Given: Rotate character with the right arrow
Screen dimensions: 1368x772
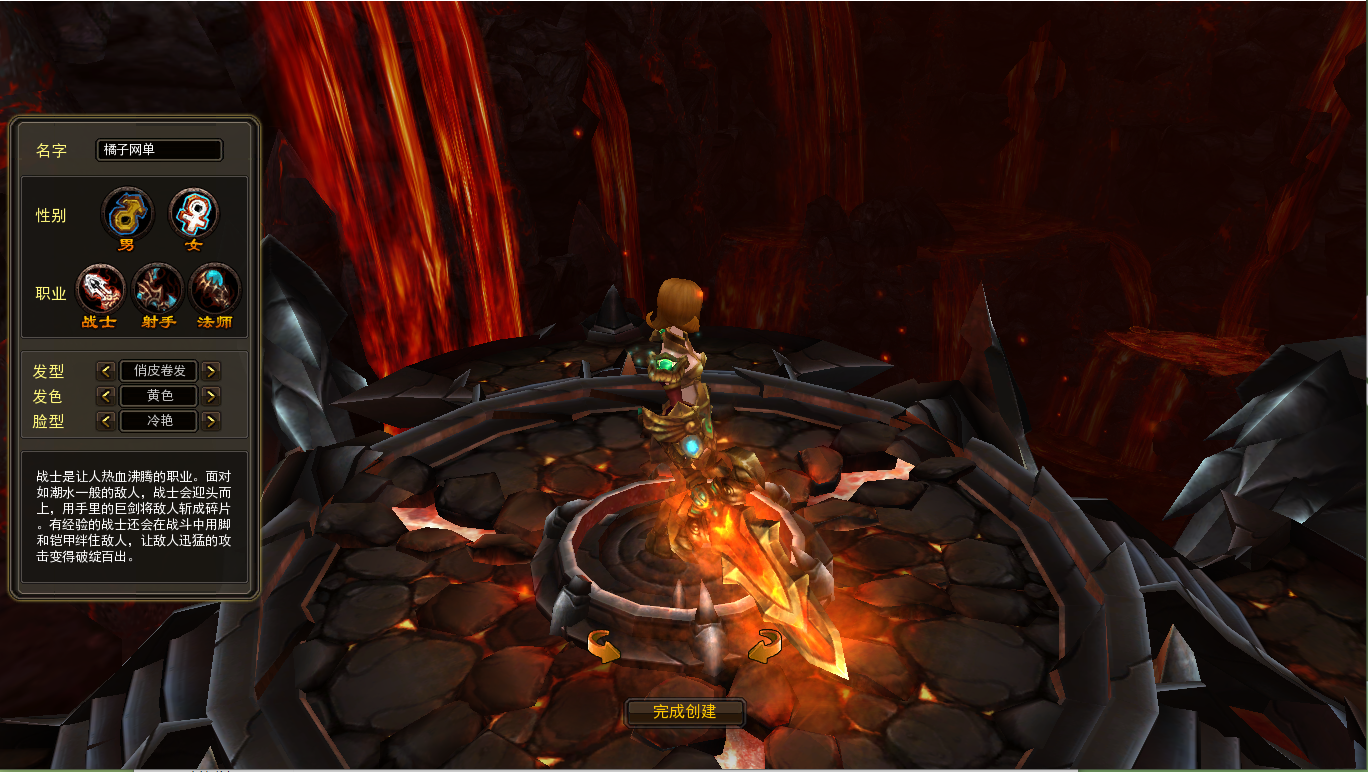Looking at the screenshot, I should pos(765,646).
